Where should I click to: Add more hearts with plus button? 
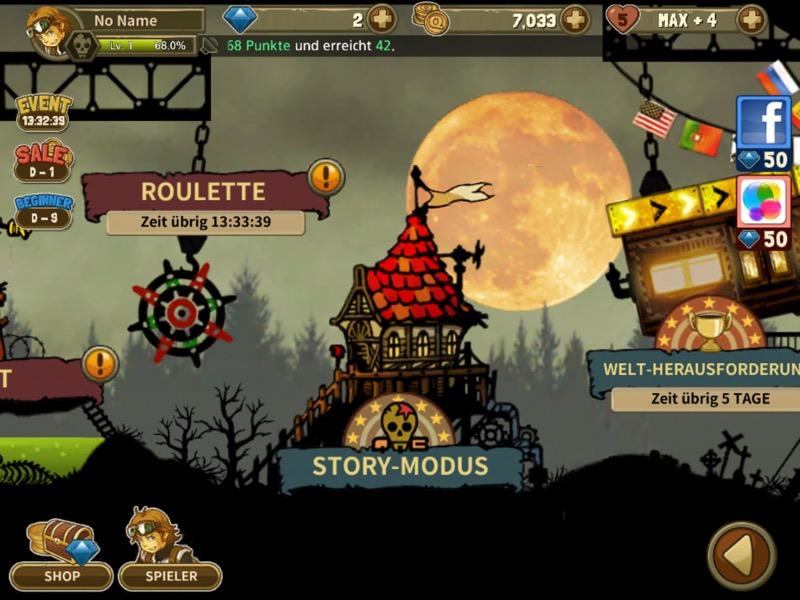point(751,19)
